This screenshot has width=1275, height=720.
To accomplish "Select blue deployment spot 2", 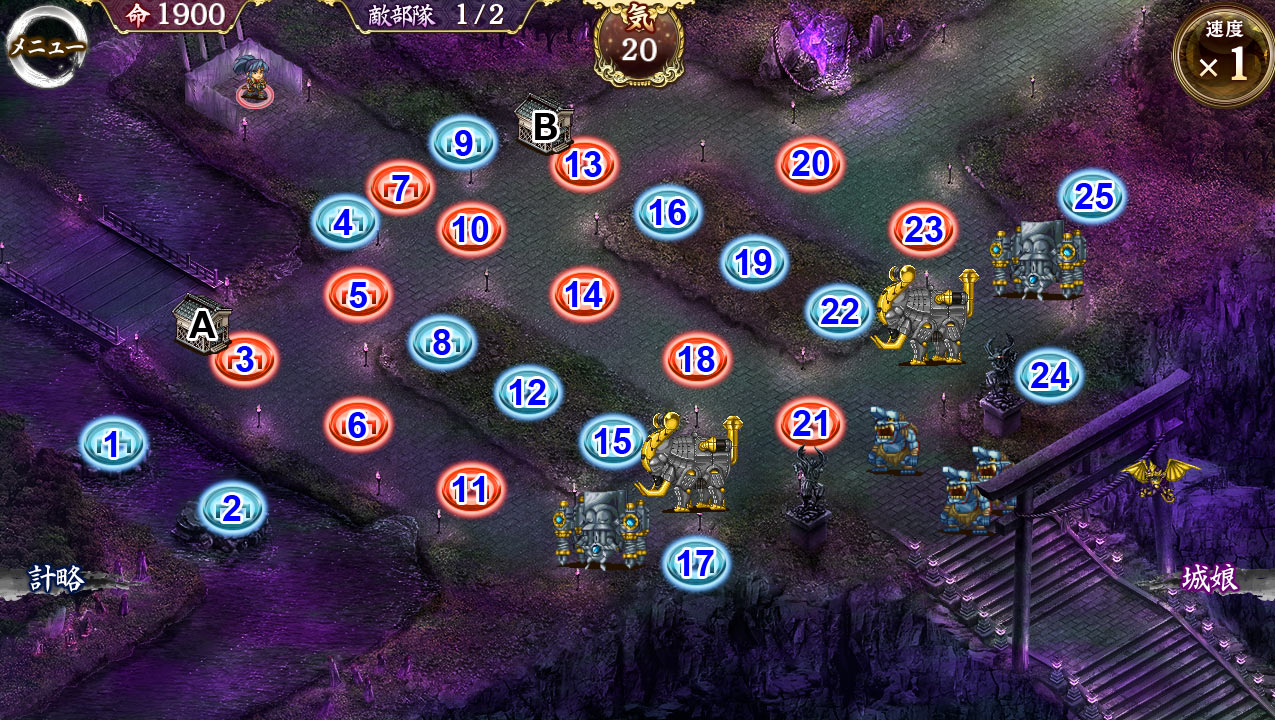I will tap(232, 509).
